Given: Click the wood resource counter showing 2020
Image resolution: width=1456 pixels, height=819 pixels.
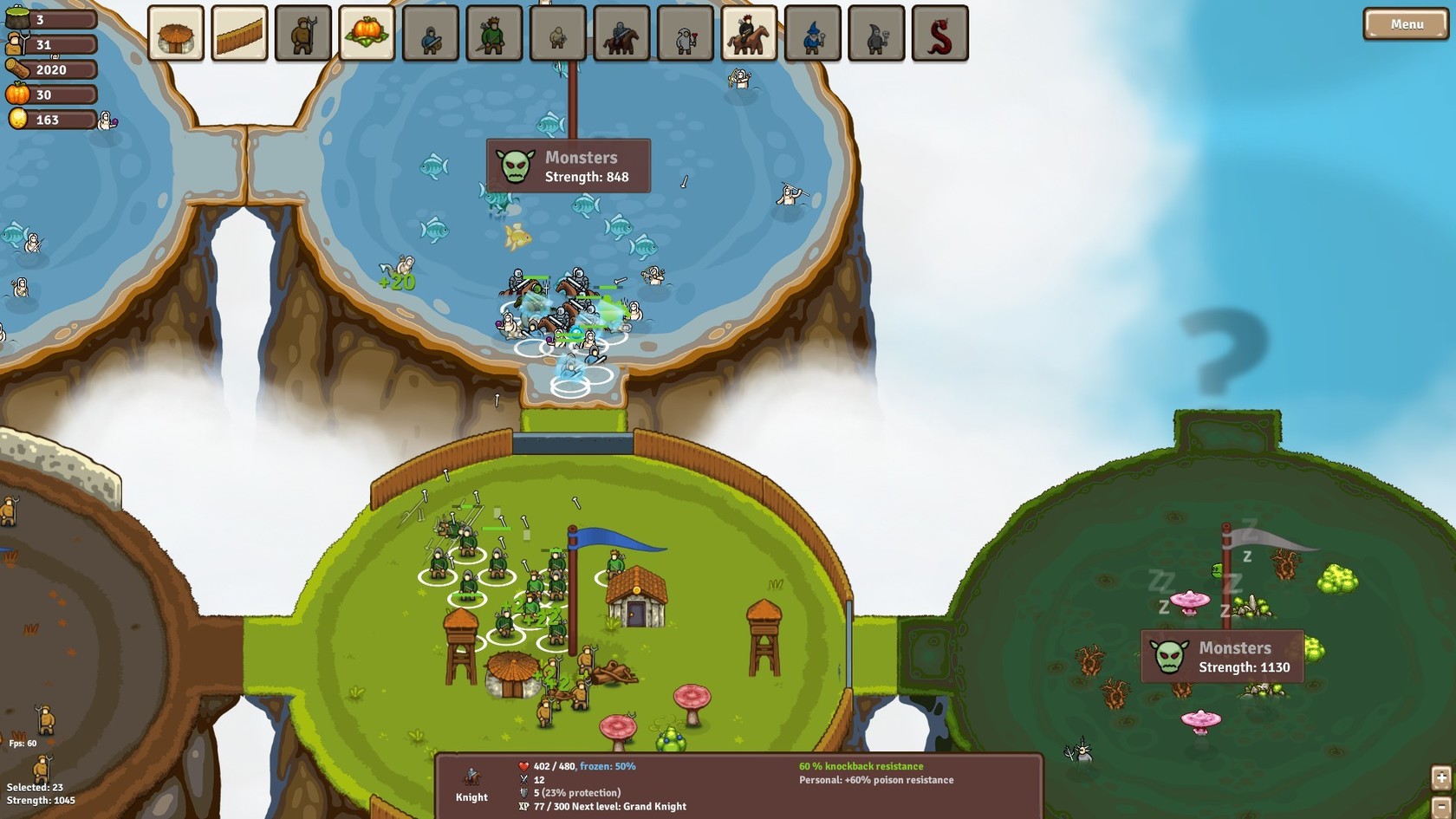Looking at the screenshot, I should click(x=48, y=70).
